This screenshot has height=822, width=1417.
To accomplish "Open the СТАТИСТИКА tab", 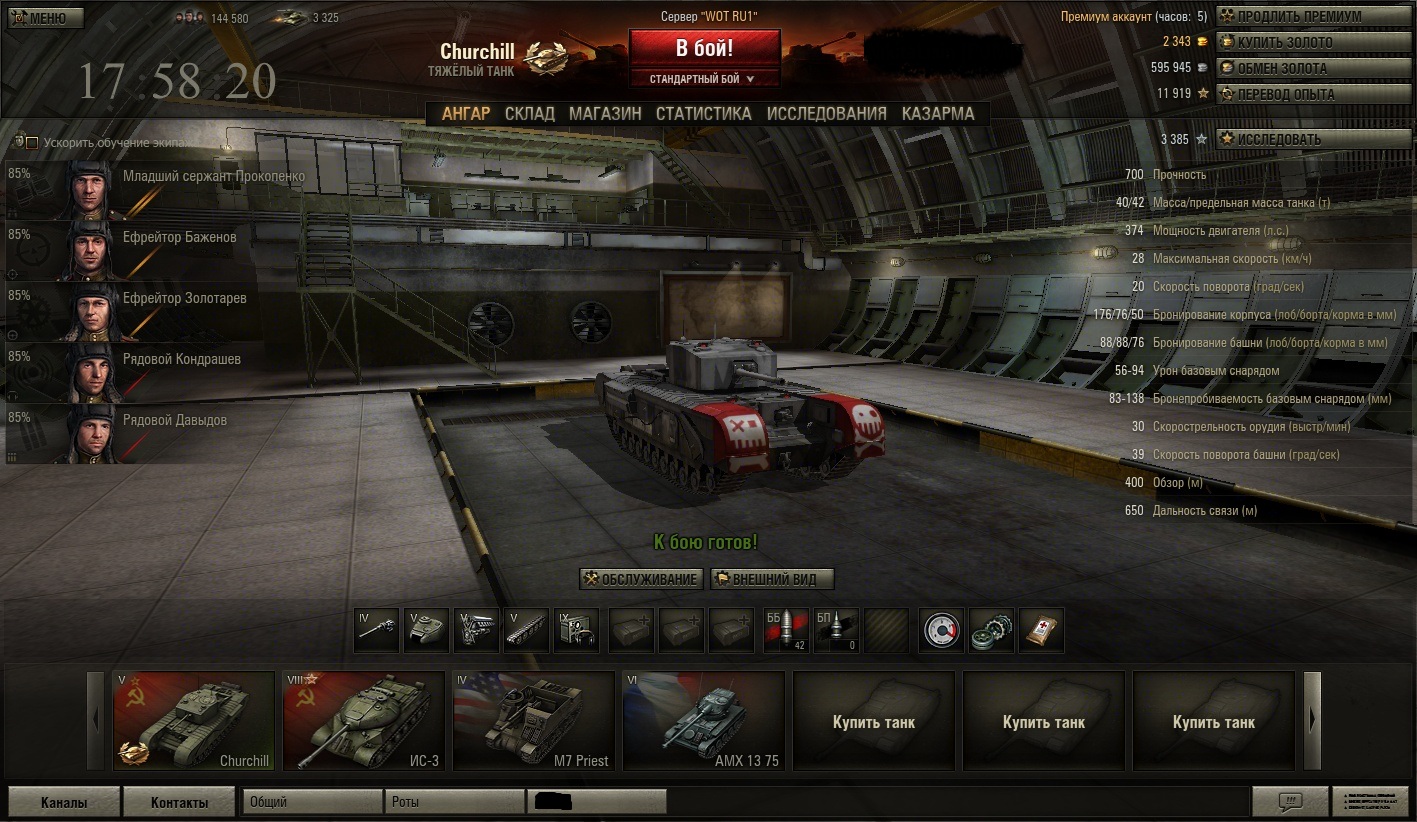I will coord(703,114).
